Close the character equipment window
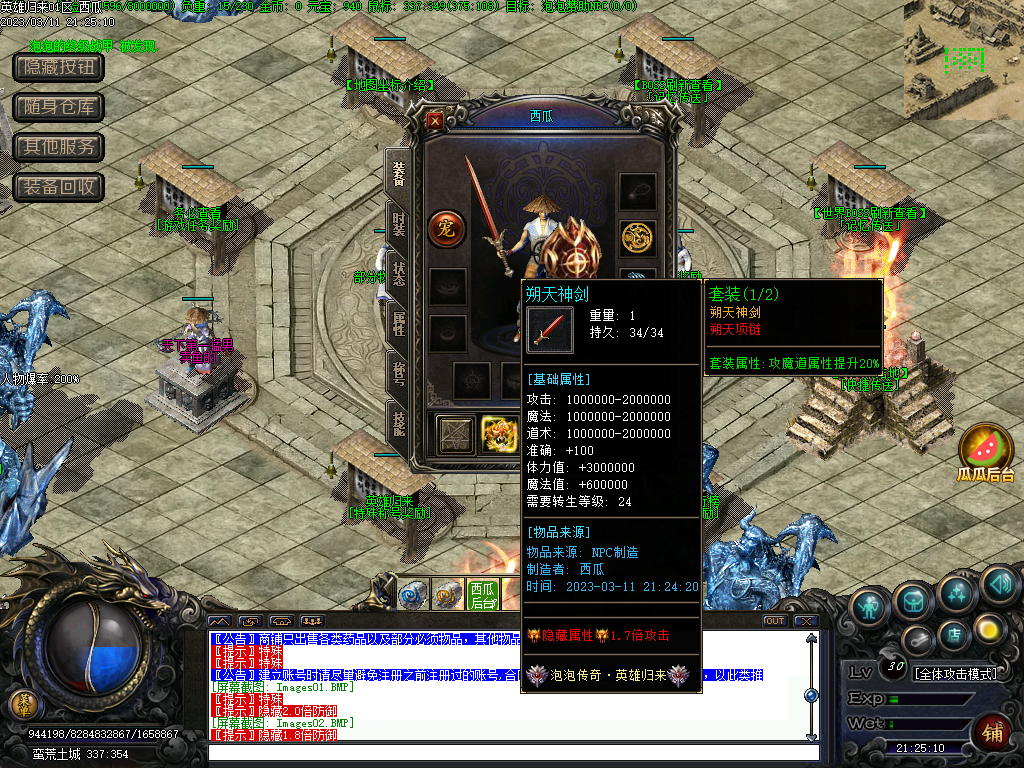Screen dimensions: 1024x768 click(x=435, y=121)
